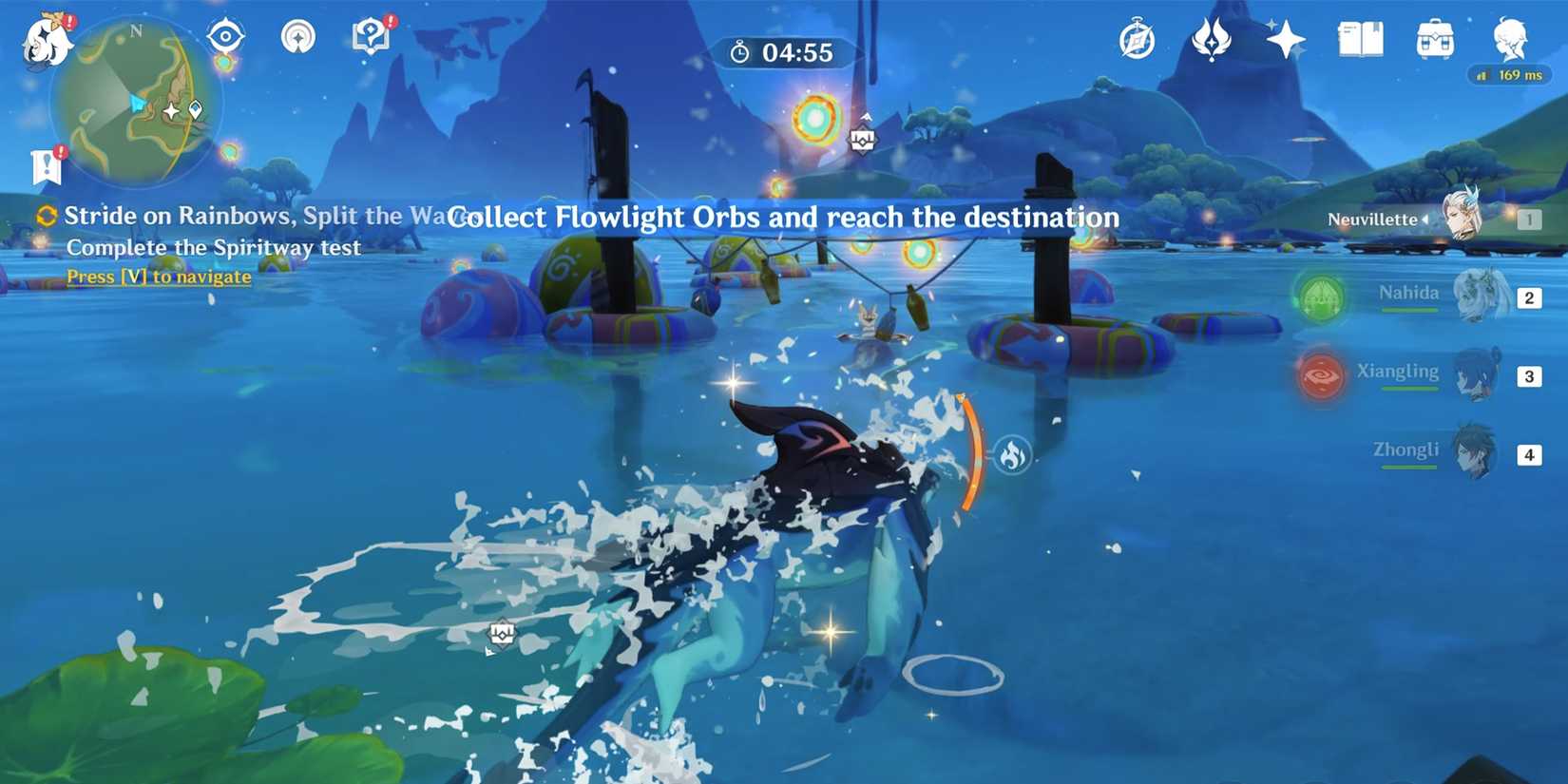Click the Battle Pass wings icon
The image size is (1568, 784).
pos(1210,38)
